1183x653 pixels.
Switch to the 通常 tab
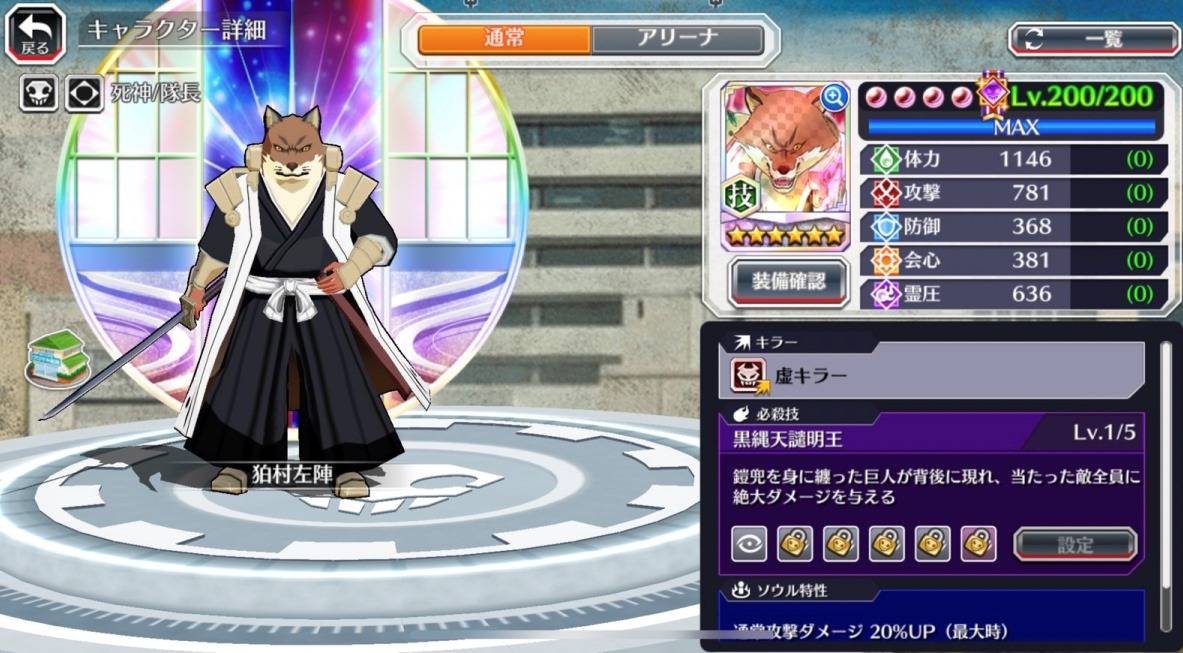coord(504,39)
